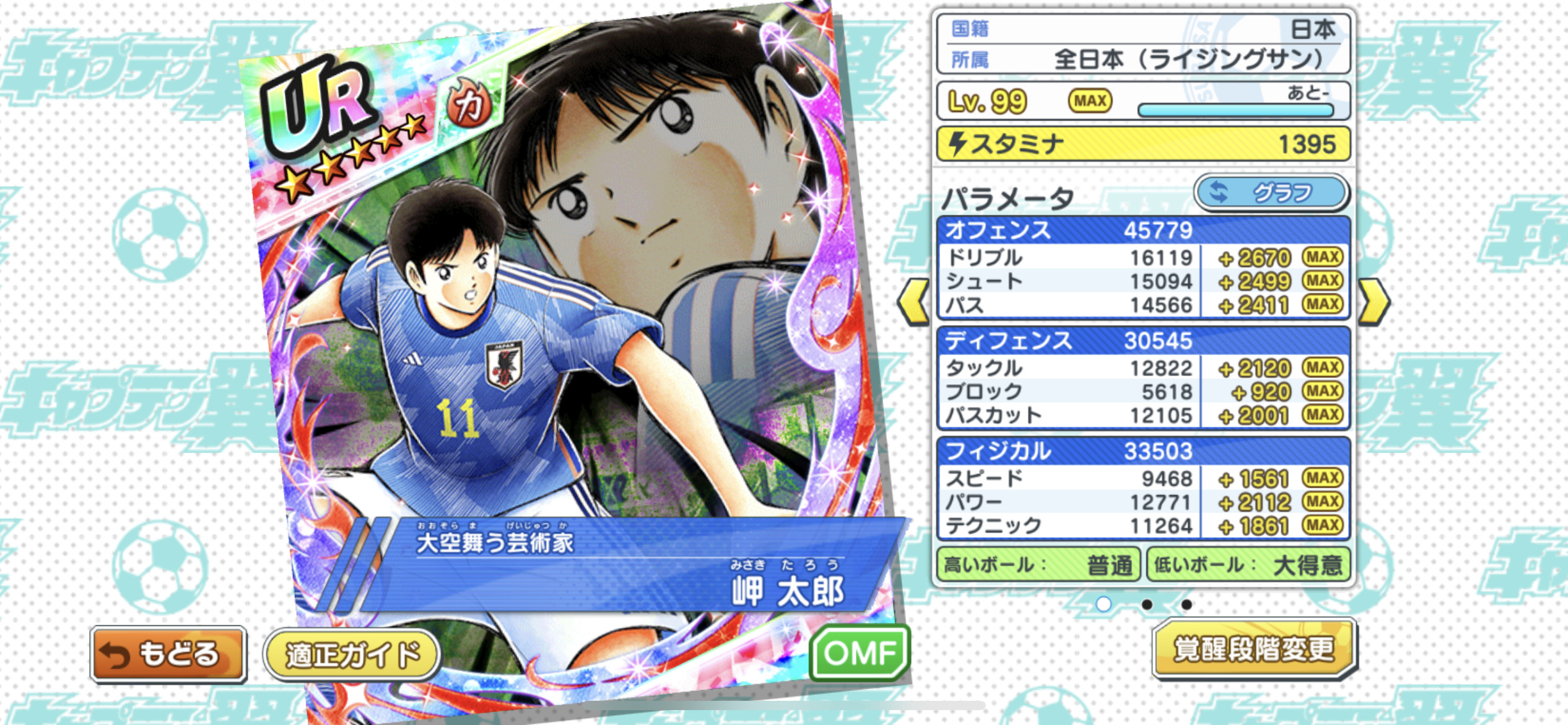
Task: Open 覚醒段階変更 awakening stage change
Action: pyautogui.click(x=1253, y=649)
